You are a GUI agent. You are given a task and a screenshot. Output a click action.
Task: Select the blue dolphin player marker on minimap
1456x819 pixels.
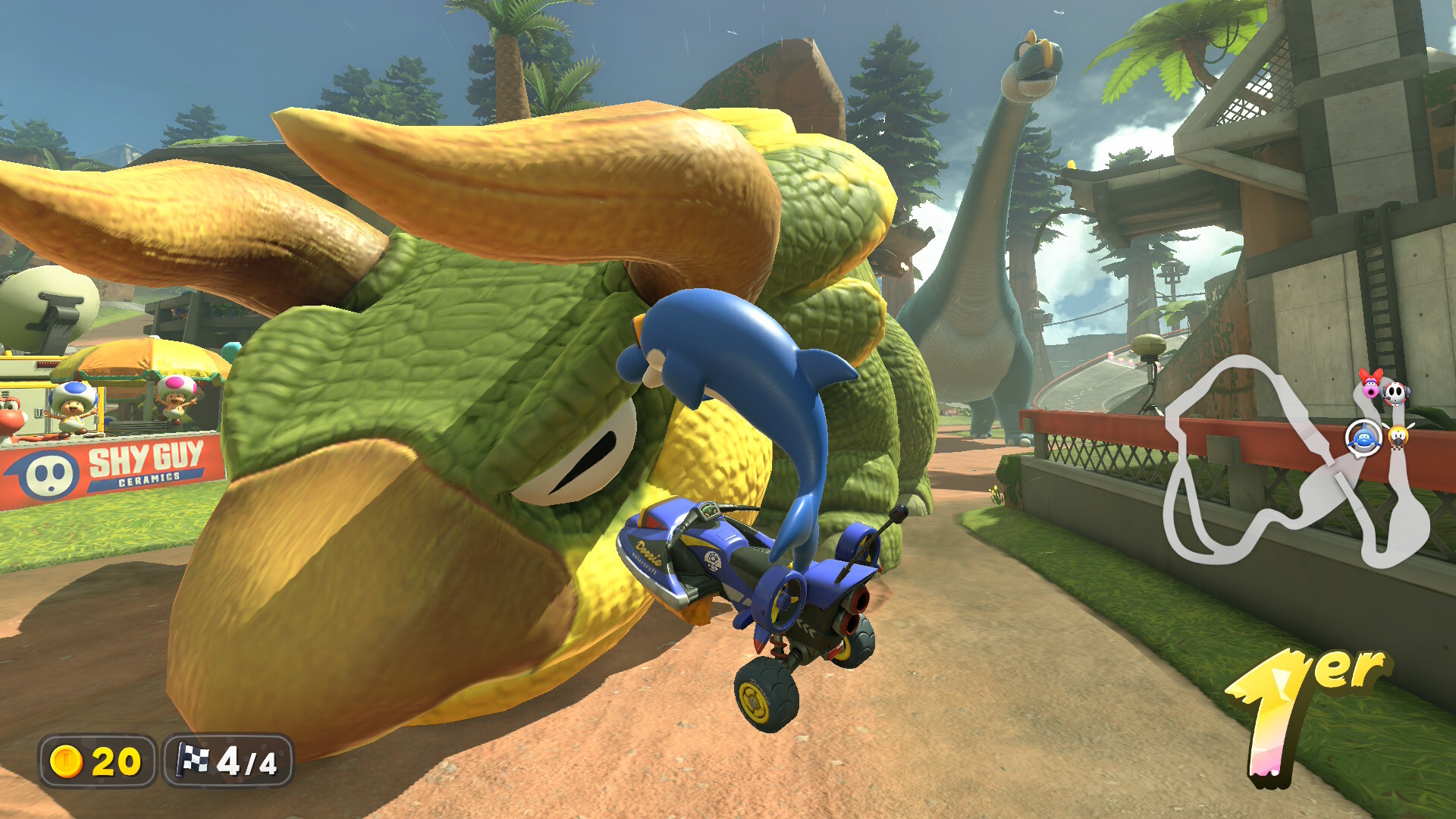click(x=1363, y=438)
